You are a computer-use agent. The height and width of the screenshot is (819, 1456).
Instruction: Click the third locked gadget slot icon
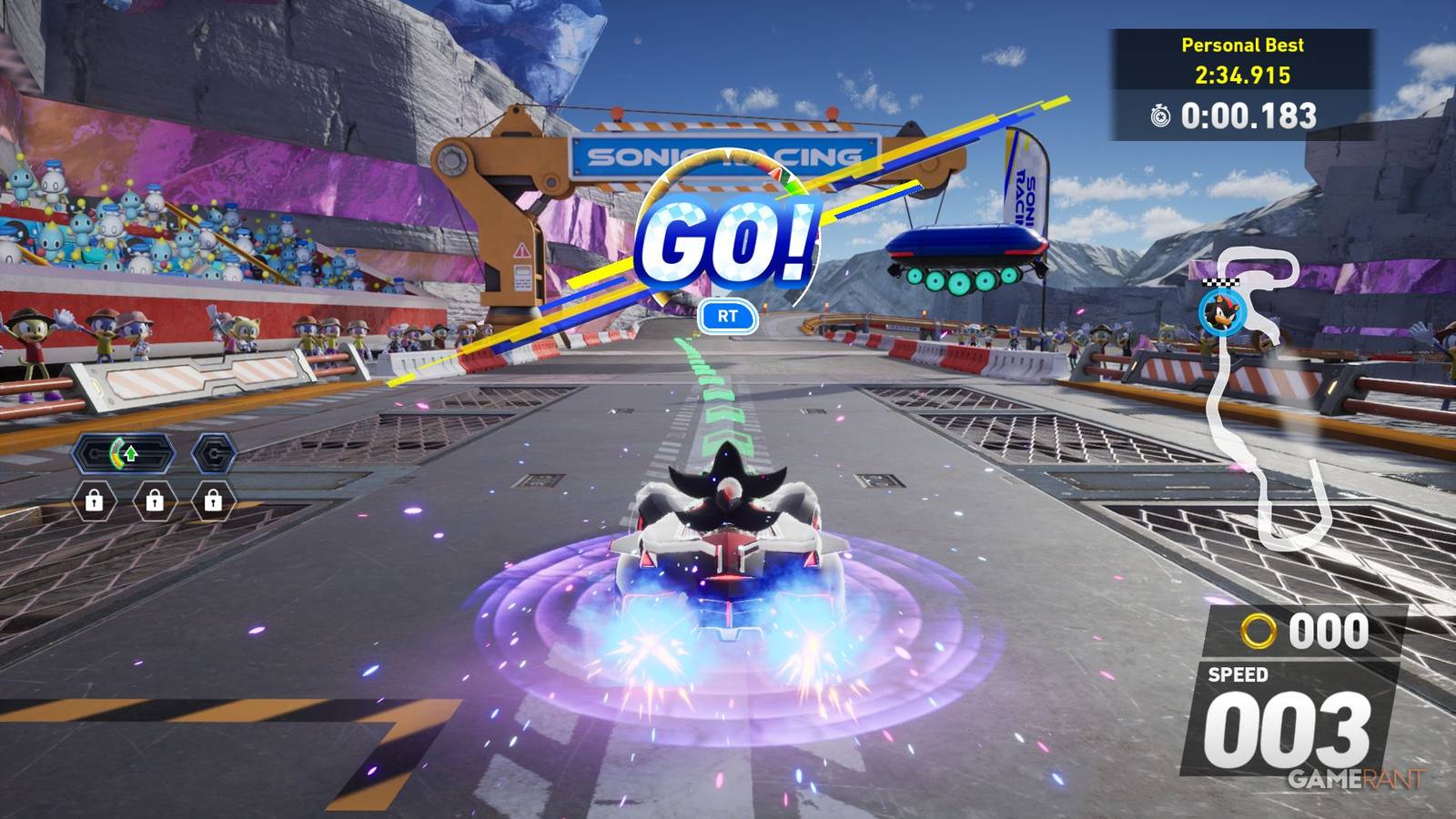coord(213,500)
